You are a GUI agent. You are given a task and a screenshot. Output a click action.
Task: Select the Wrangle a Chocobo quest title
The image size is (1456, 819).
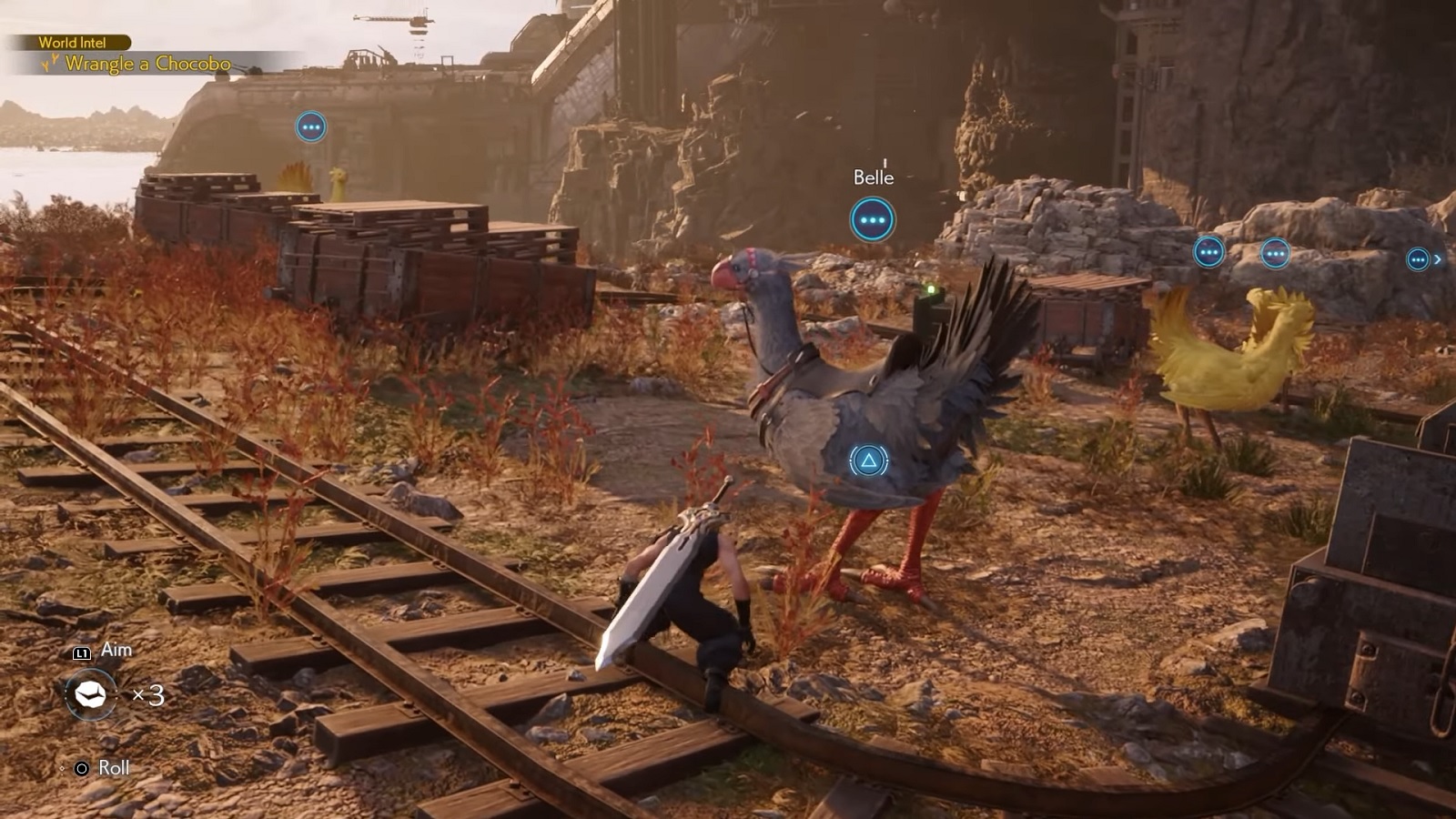150,64
